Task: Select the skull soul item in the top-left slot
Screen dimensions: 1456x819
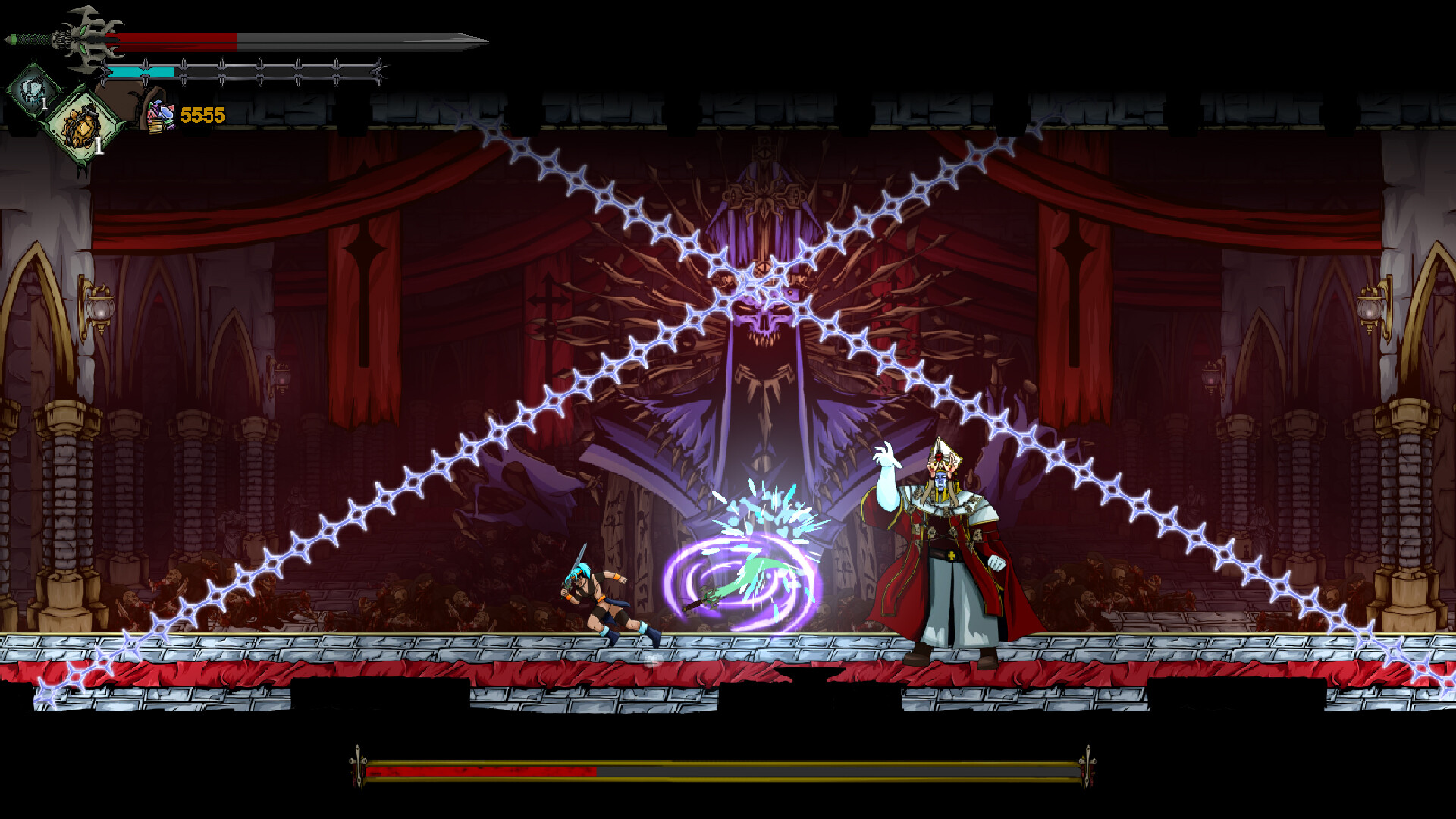Action: click(x=32, y=91)
